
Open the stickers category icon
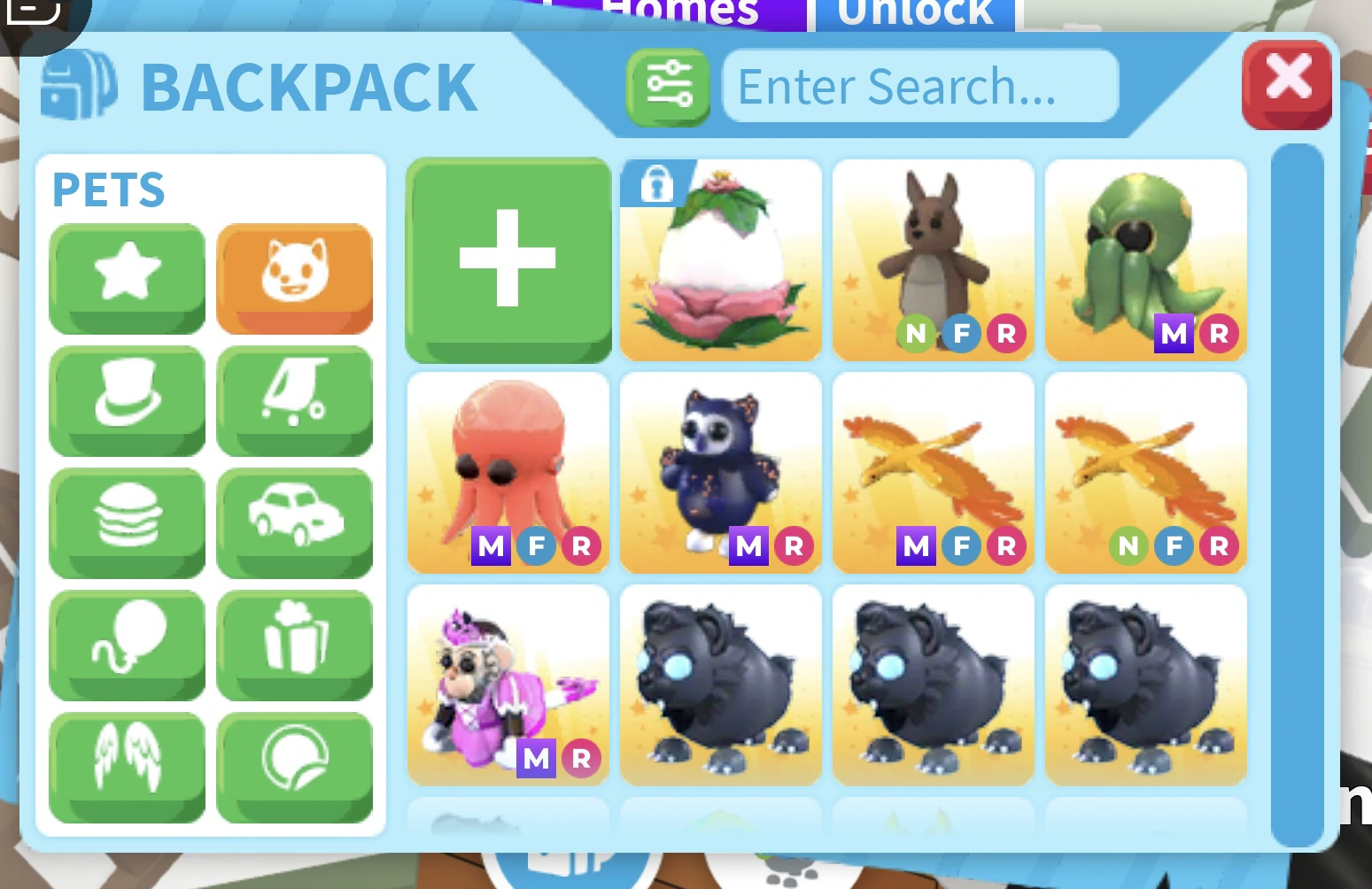294,766
